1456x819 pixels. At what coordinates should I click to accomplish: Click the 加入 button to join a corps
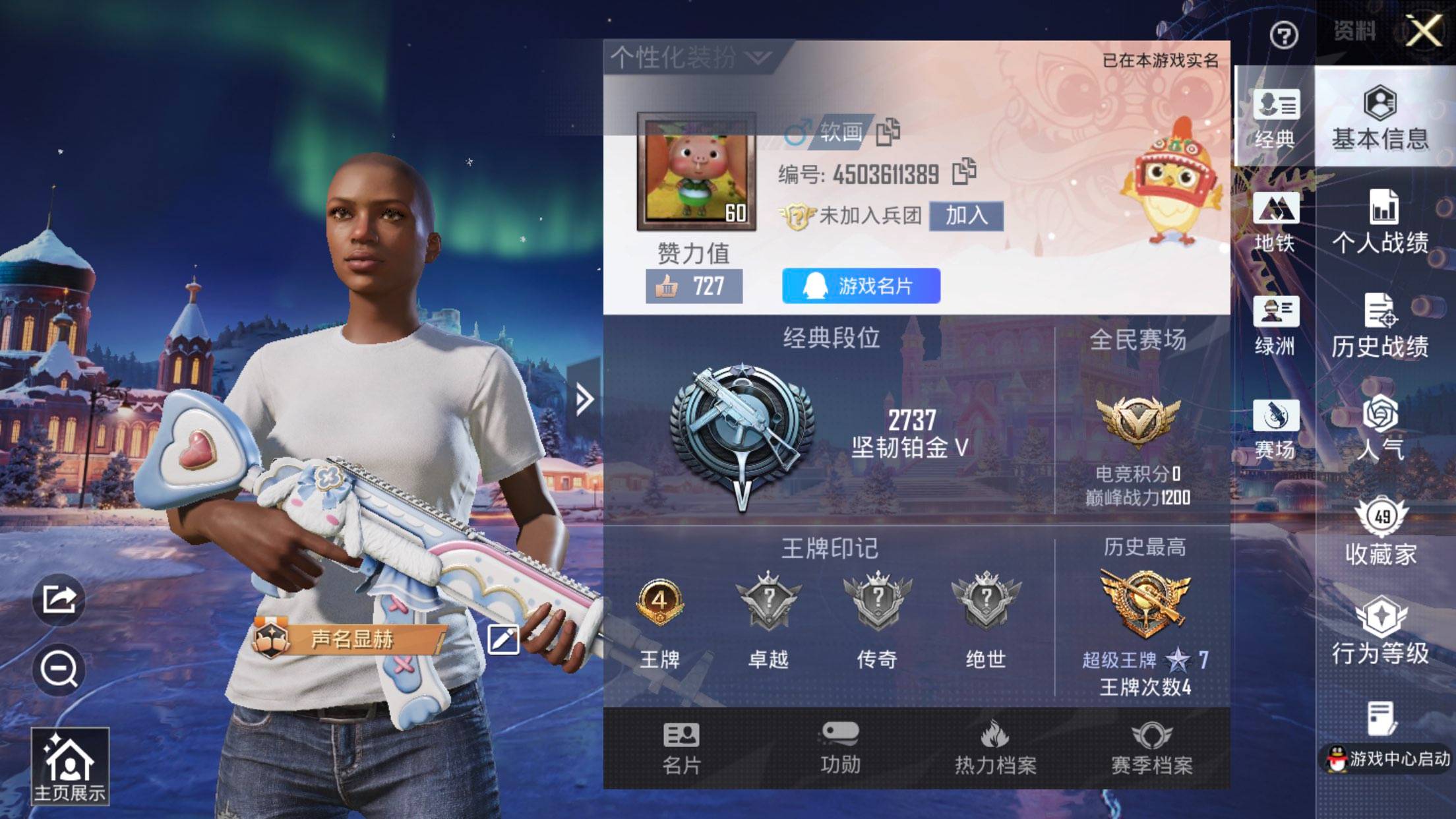point(966,216)
